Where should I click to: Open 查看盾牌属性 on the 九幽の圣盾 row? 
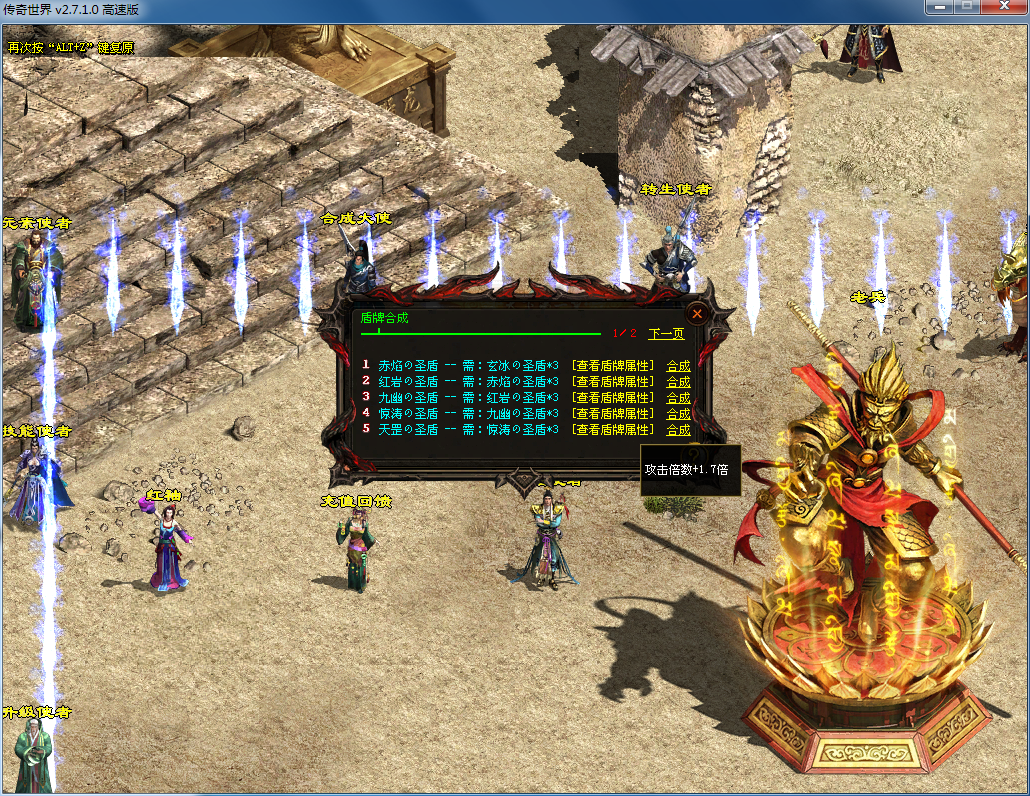coord(613,398)
